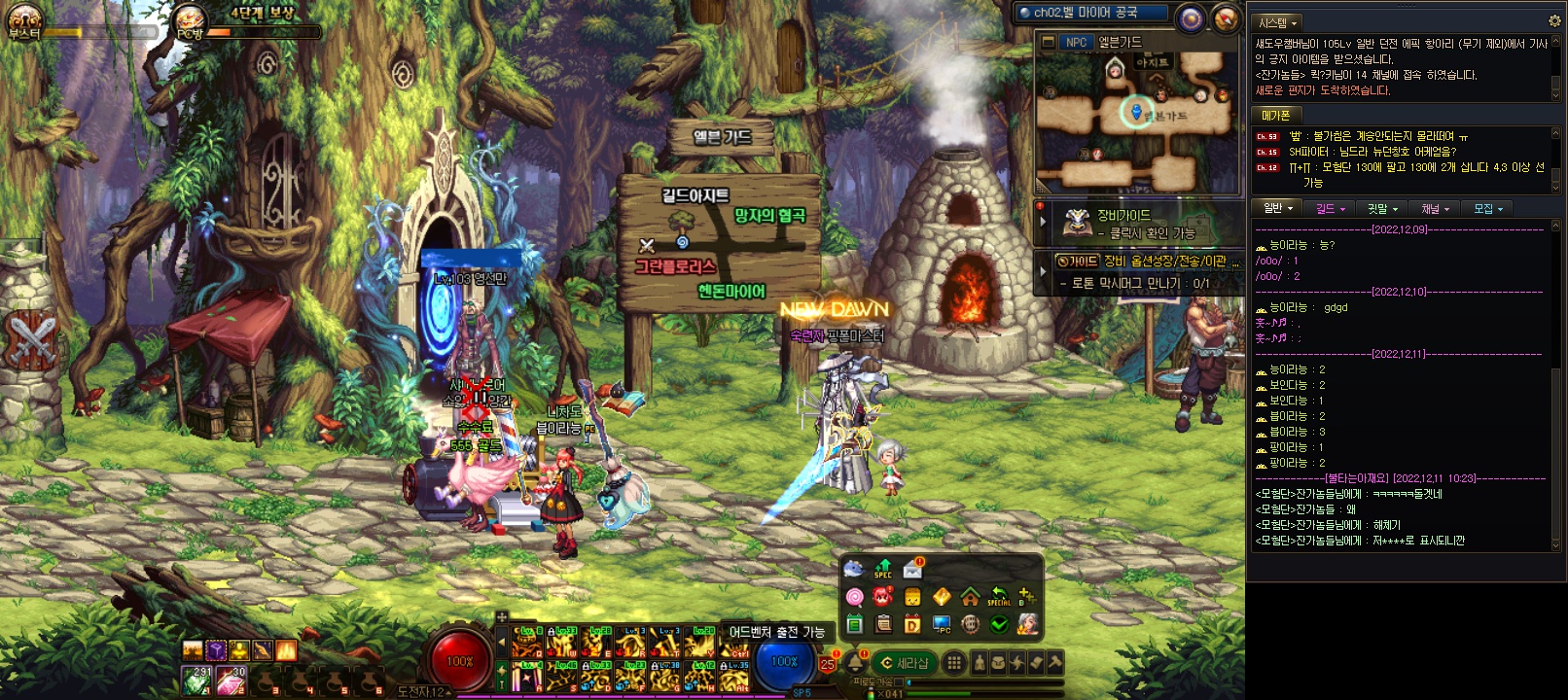This screenshot has width=1568, height=700.
Task: Open the mail envelope icon
Action: tap(912, 569)
